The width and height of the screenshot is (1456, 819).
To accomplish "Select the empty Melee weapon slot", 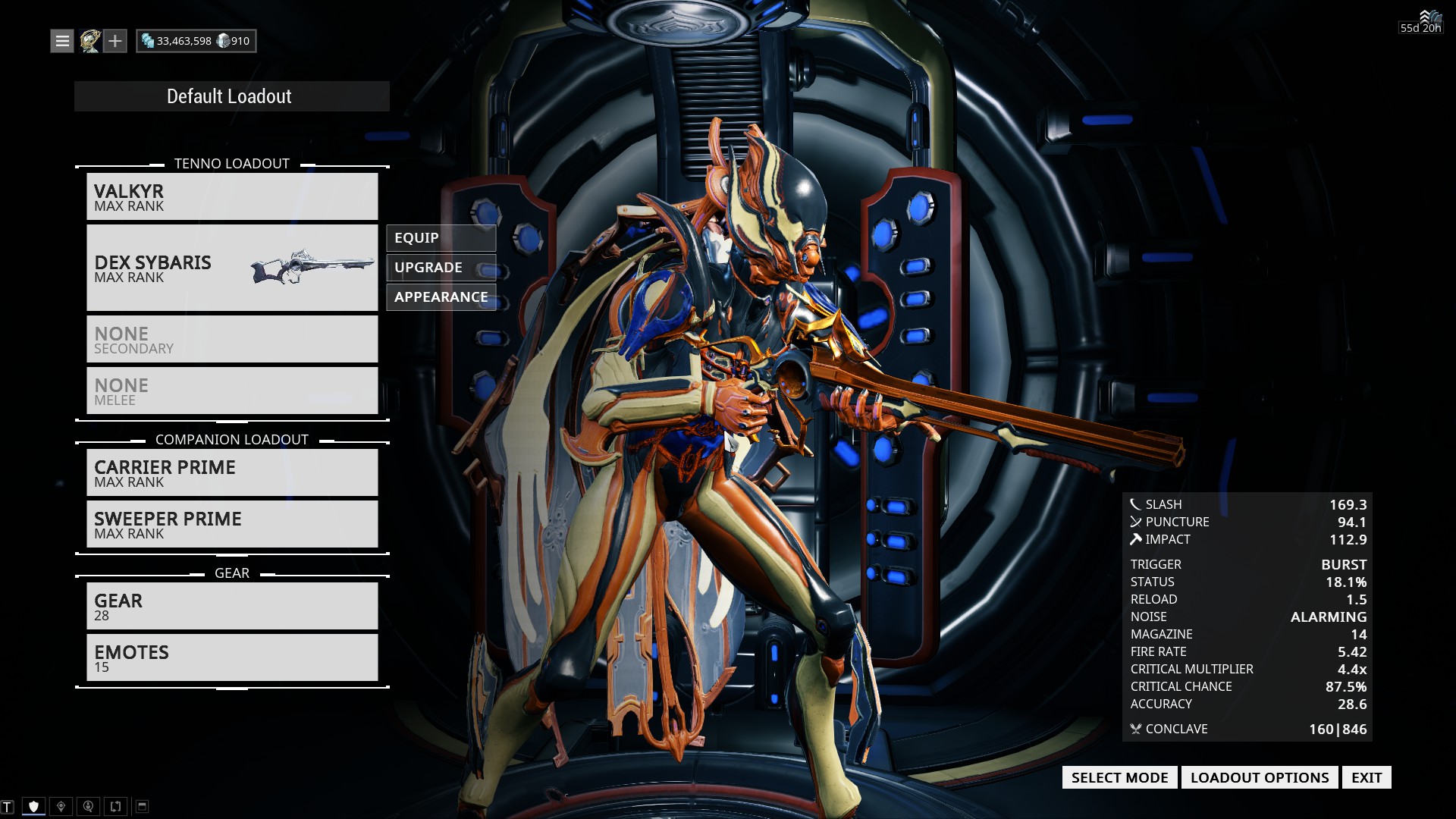I will (231, 391).
